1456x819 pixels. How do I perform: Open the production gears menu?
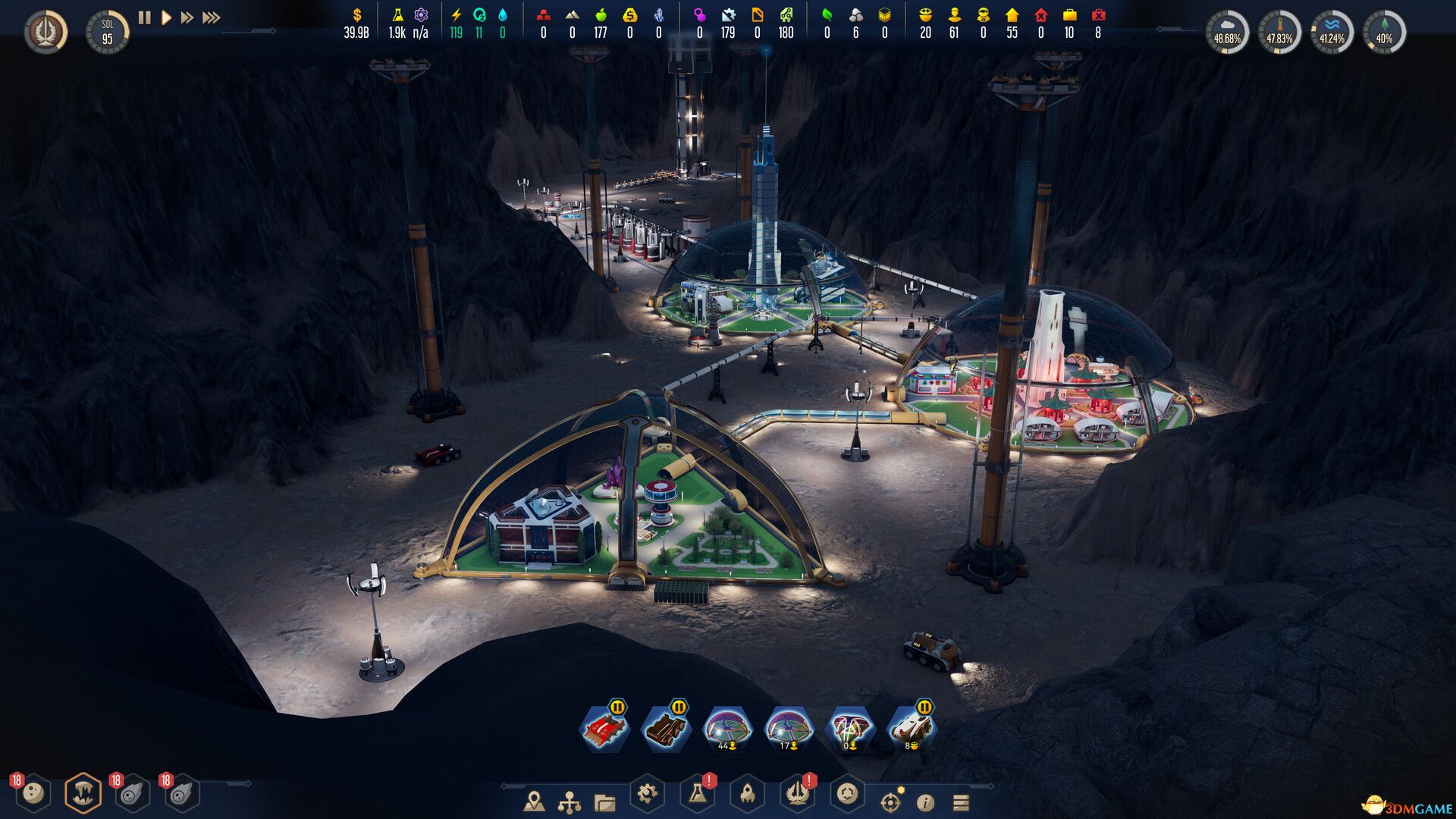coord(646,795)
